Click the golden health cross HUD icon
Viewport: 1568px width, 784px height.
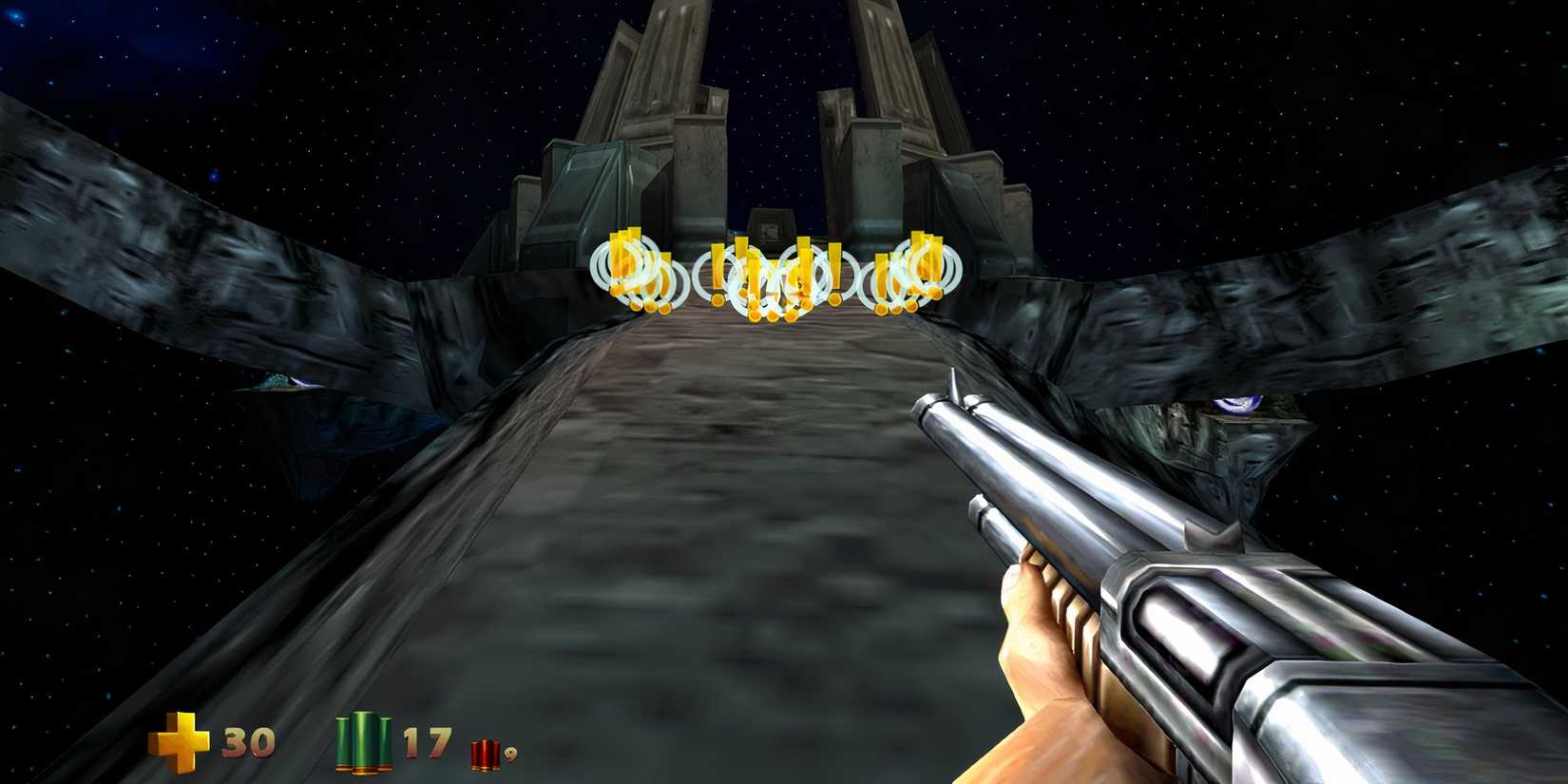(181, 738)
